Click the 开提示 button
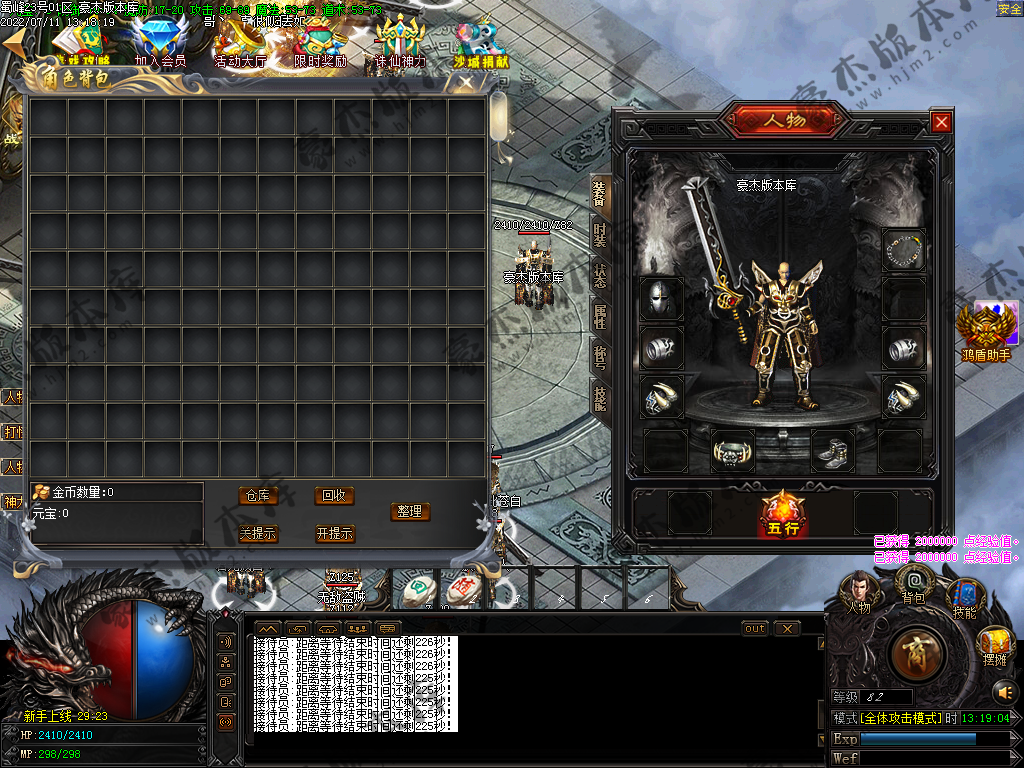Viewport: 1024px width, 768px height. tap(334, 534)
